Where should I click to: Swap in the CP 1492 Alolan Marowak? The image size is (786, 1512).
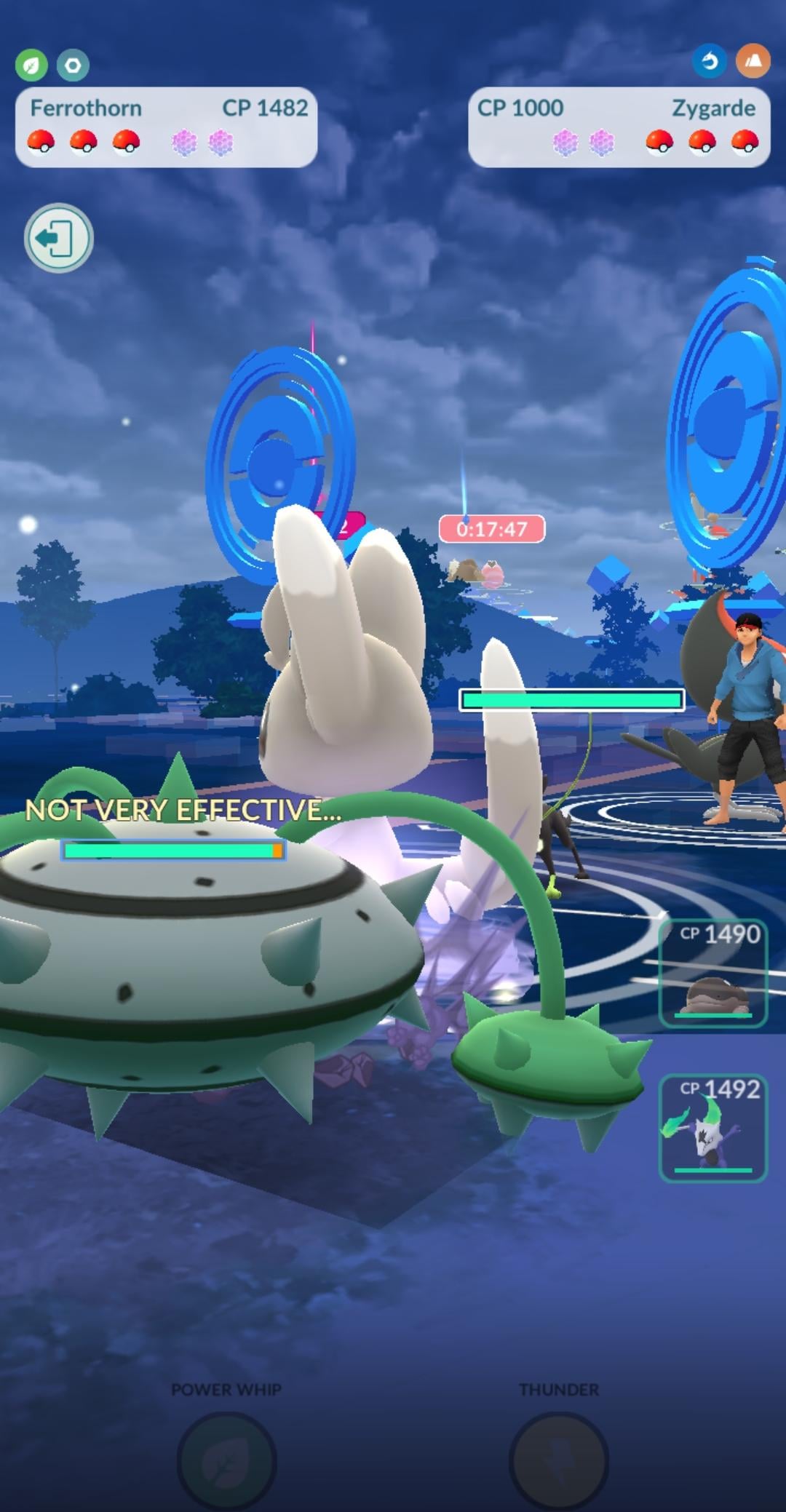712,1128
